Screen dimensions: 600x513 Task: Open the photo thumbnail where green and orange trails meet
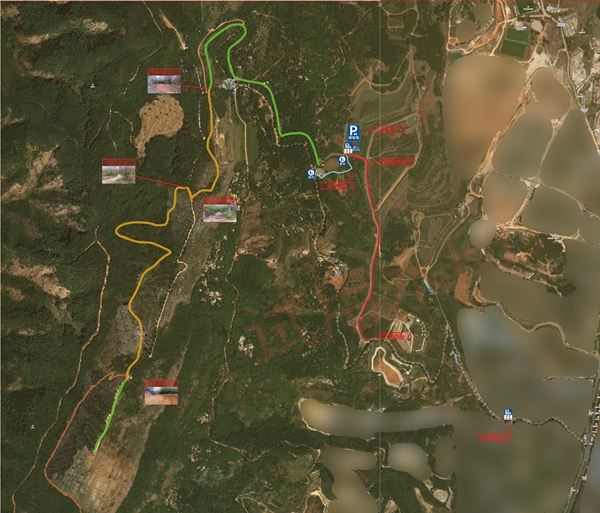click(164, 81)
